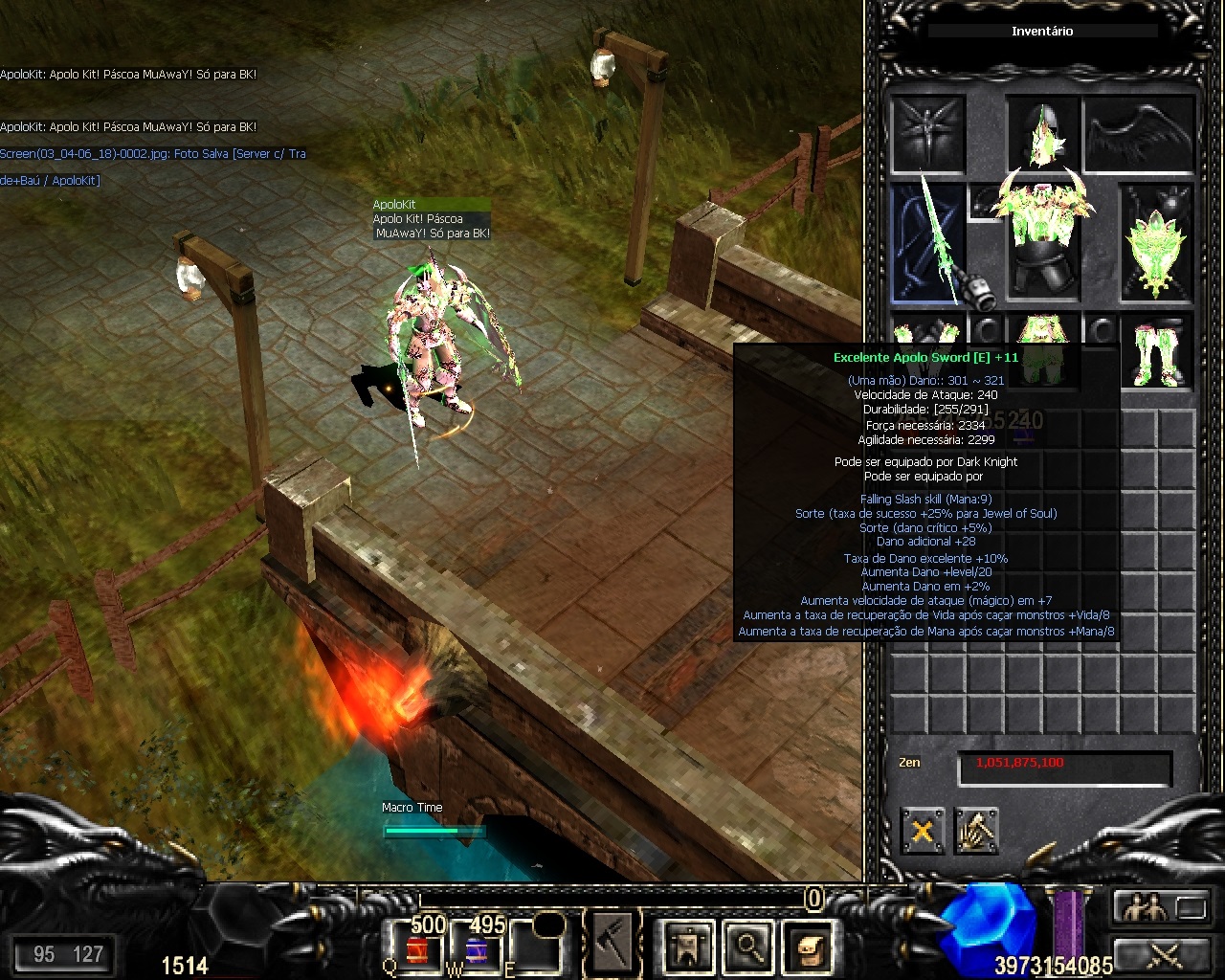Click the empty pet equipment slot

click(x=927, y=132)
